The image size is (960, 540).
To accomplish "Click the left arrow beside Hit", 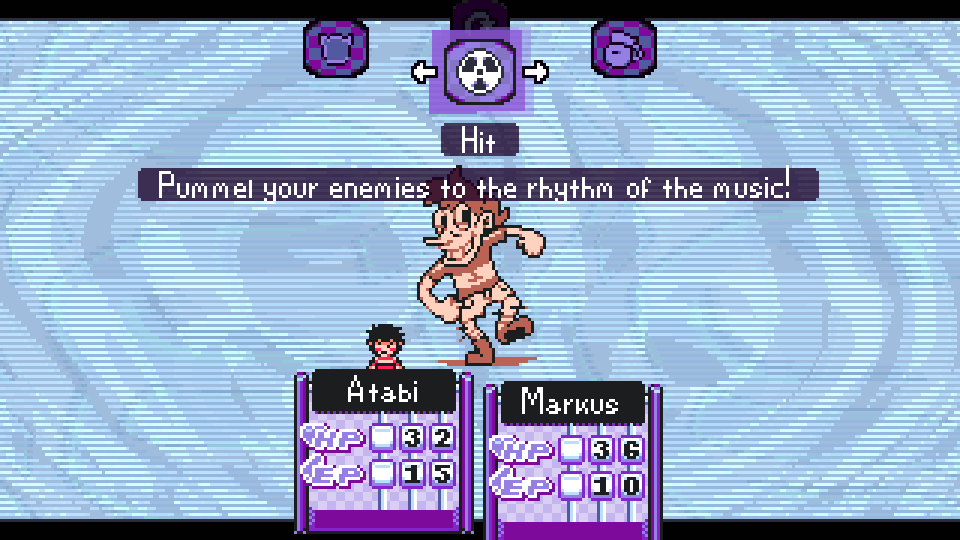I will pyautogui.click(x=423, y=71).
